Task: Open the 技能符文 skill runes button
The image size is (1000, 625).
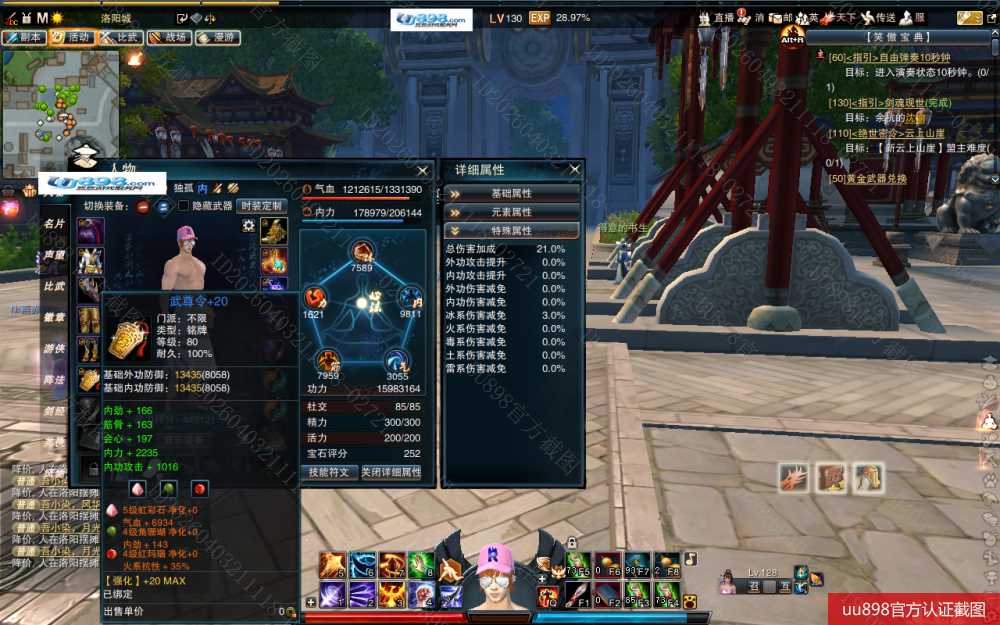Action: [x=329, y=473]
